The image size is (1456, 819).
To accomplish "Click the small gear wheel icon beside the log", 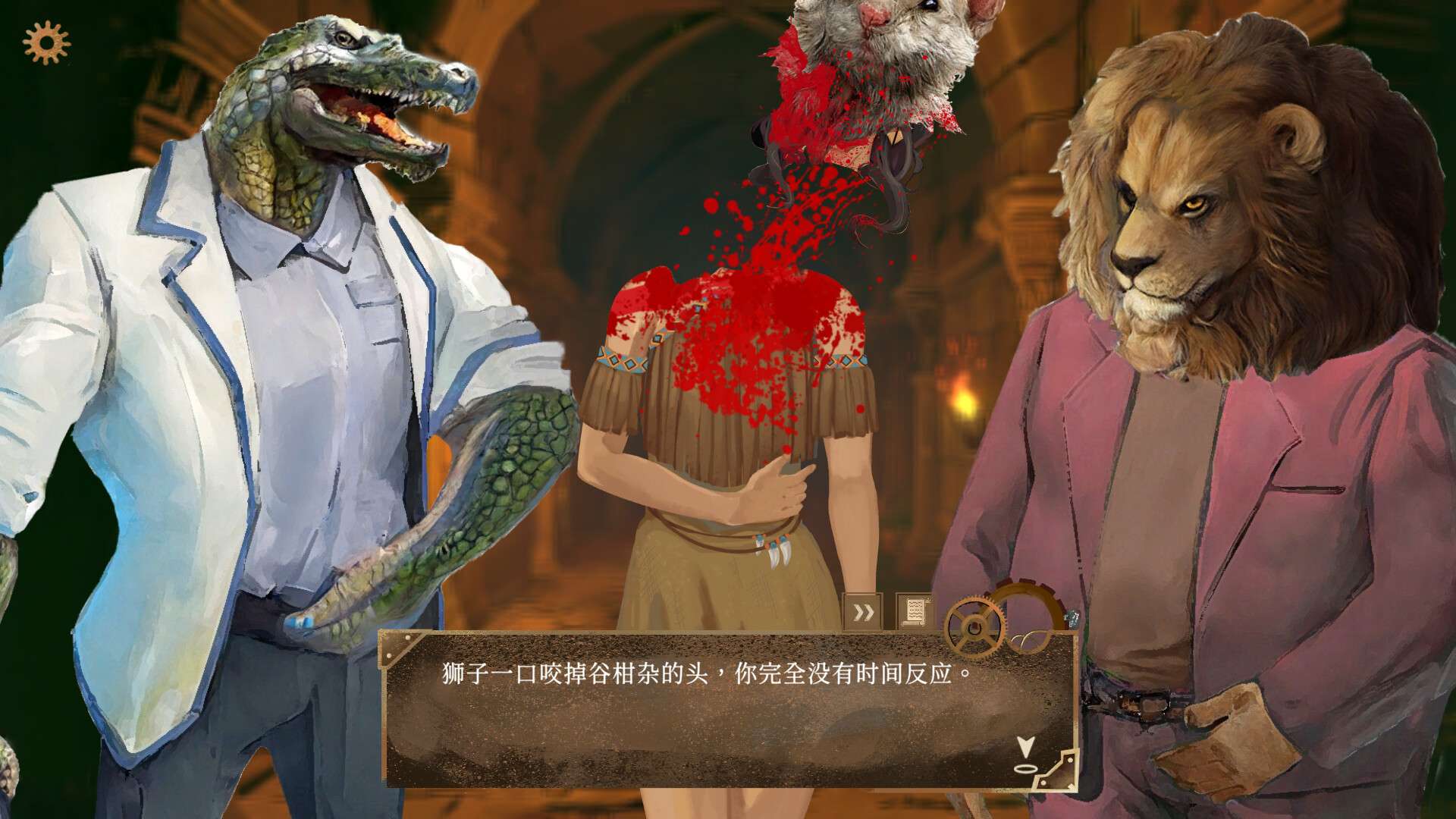I will coord(974,623).
